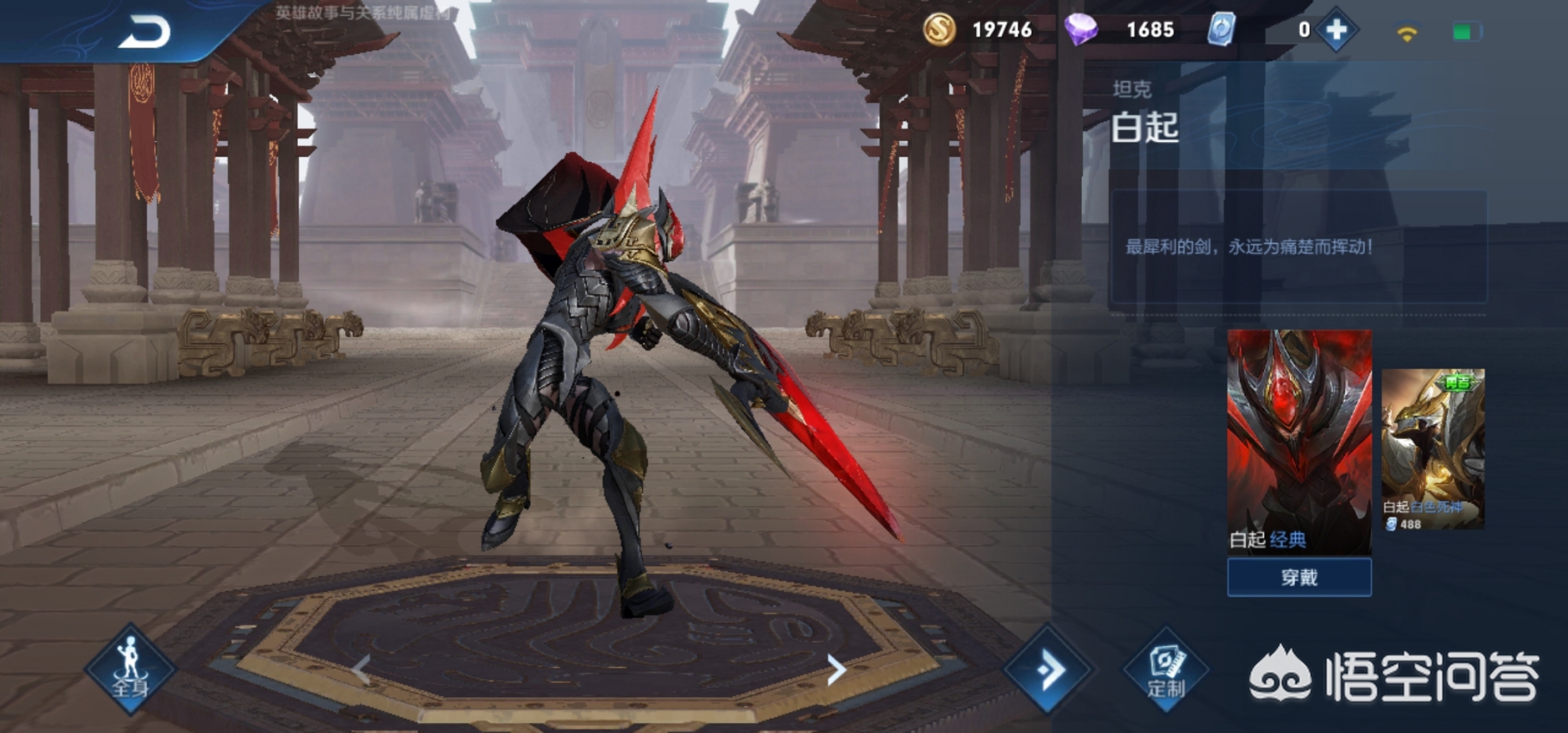This screenshot has width=1568, height=733.
Task: Go back using the return arrow
Action: [145, 33]
